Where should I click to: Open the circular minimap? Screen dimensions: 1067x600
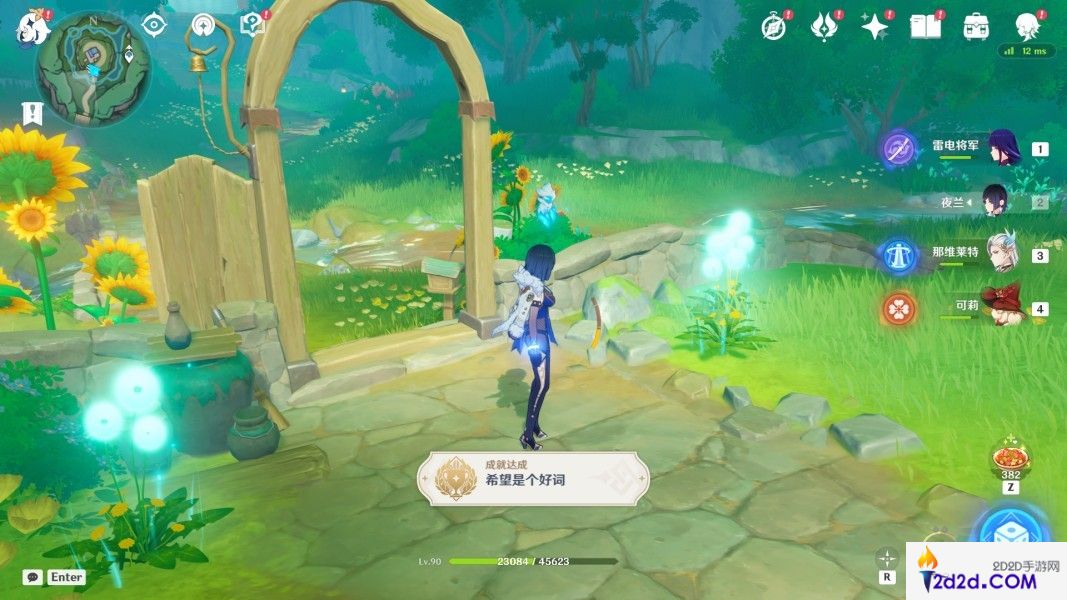tap(93, 67)
